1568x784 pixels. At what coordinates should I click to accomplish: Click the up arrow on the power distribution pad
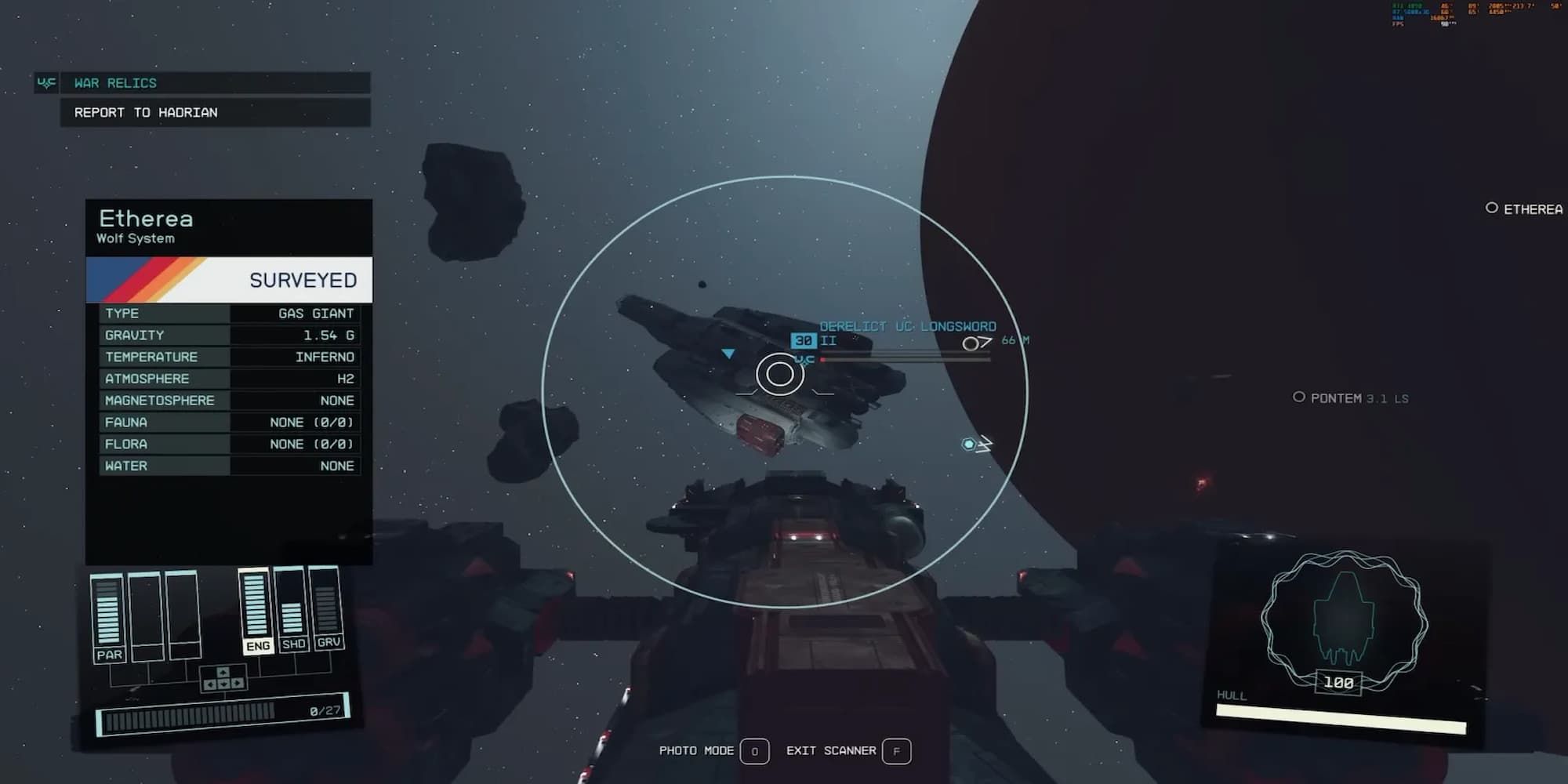pyautogui.click(x=223, y=673)
